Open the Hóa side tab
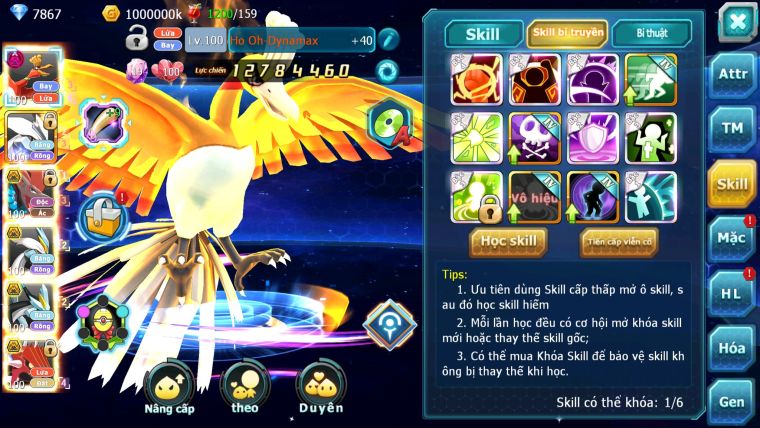The image size is (760, 428). pos(731,347)
